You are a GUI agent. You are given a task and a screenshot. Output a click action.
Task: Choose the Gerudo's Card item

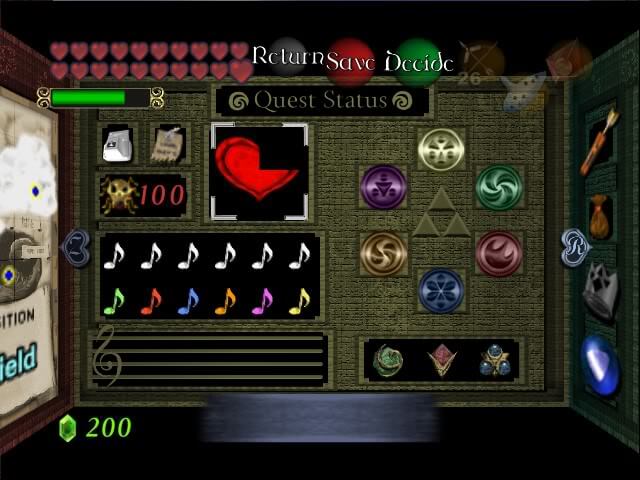pyautogui.click(x=167, y=144)
